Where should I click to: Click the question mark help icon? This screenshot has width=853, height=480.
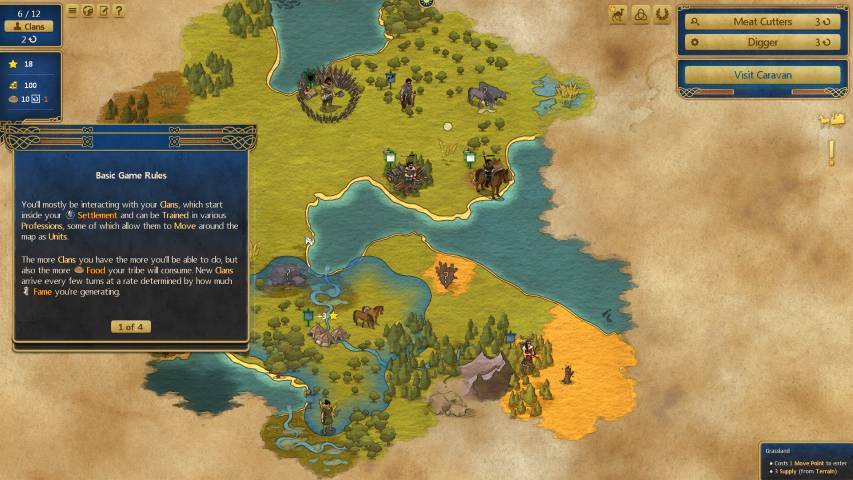coord(119,11)
